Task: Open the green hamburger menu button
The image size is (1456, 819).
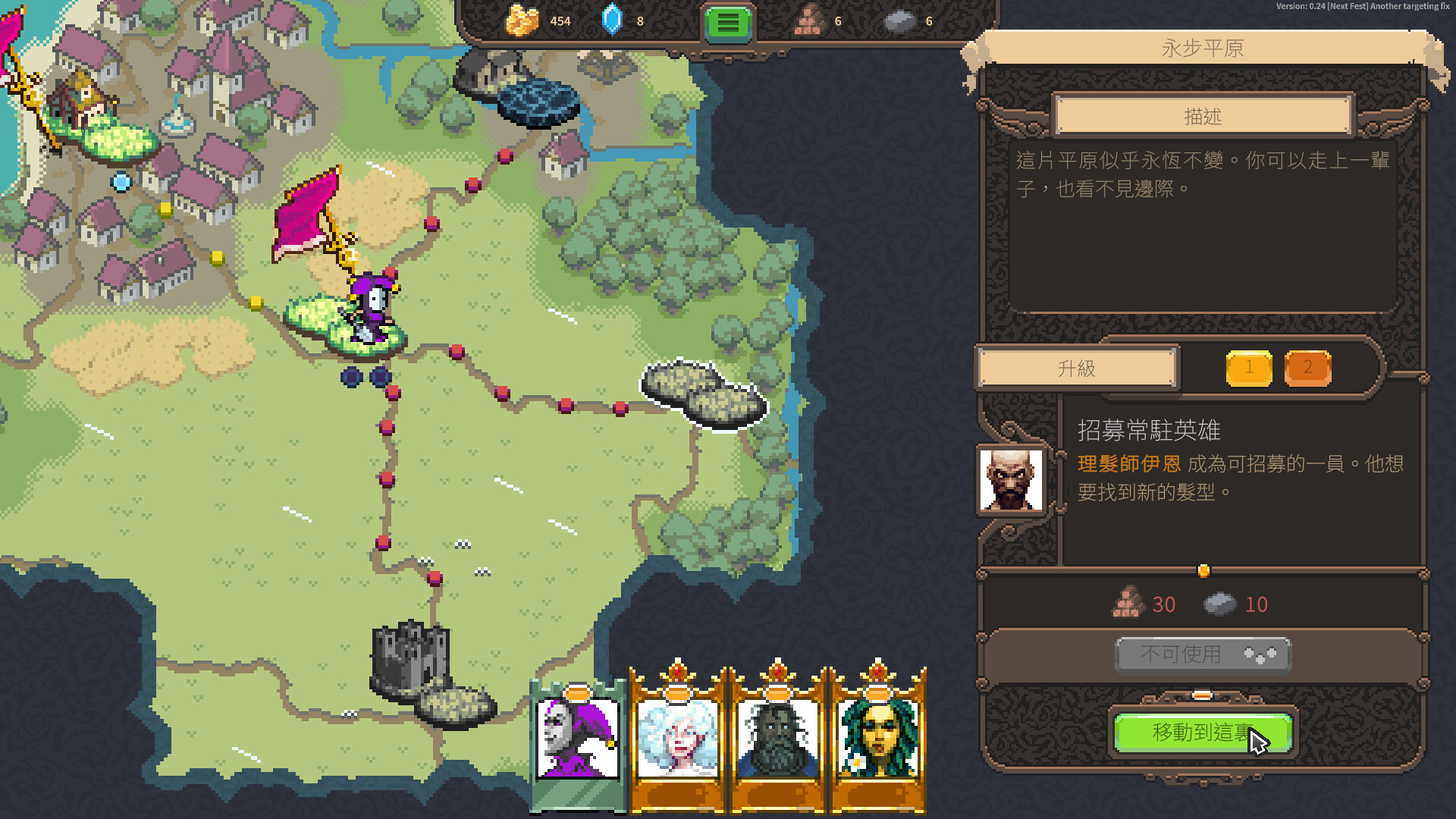Action: (727, 23)
